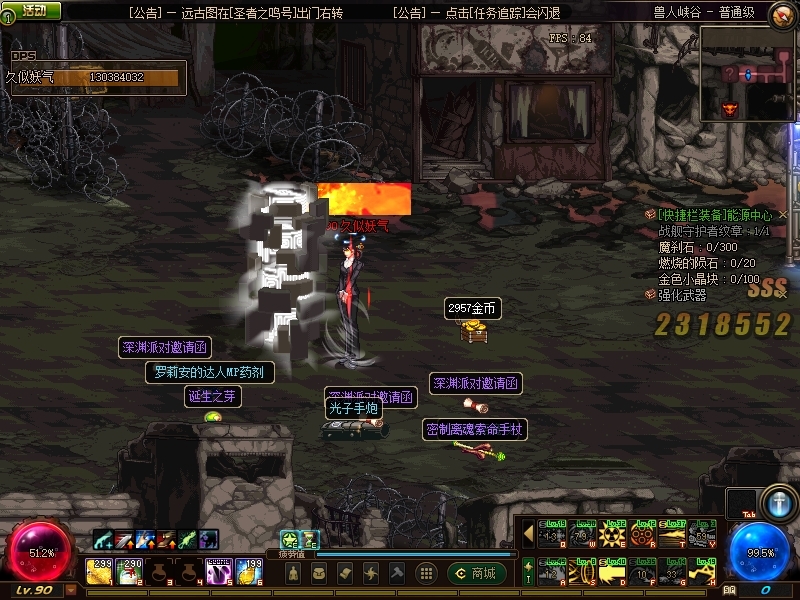Close the 强化武器 tracker entry
This screenshot has width=800, height=600.
point(783,295)
